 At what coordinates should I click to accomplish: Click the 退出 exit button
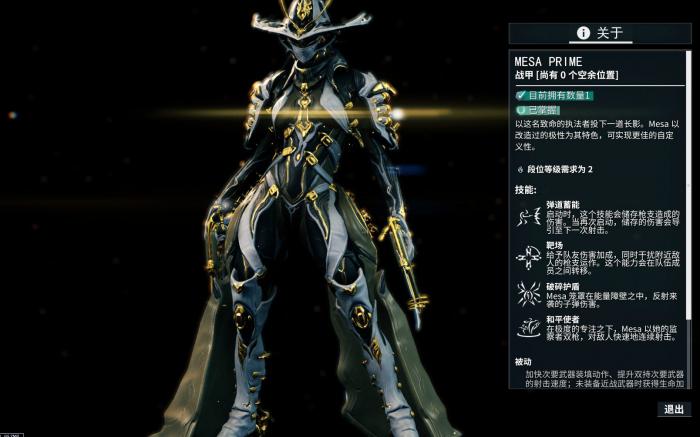673,409
